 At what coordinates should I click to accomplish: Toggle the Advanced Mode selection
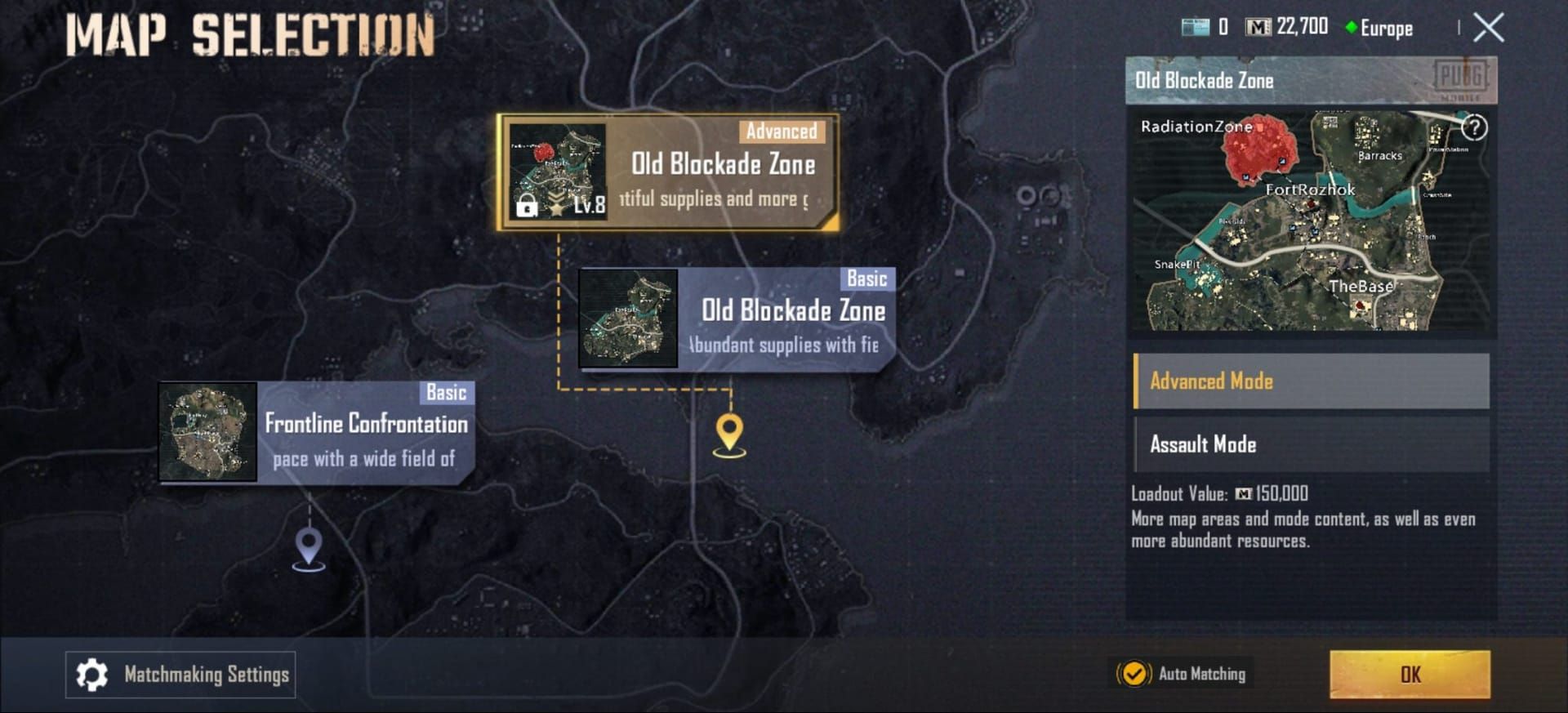pos(1310,381)
